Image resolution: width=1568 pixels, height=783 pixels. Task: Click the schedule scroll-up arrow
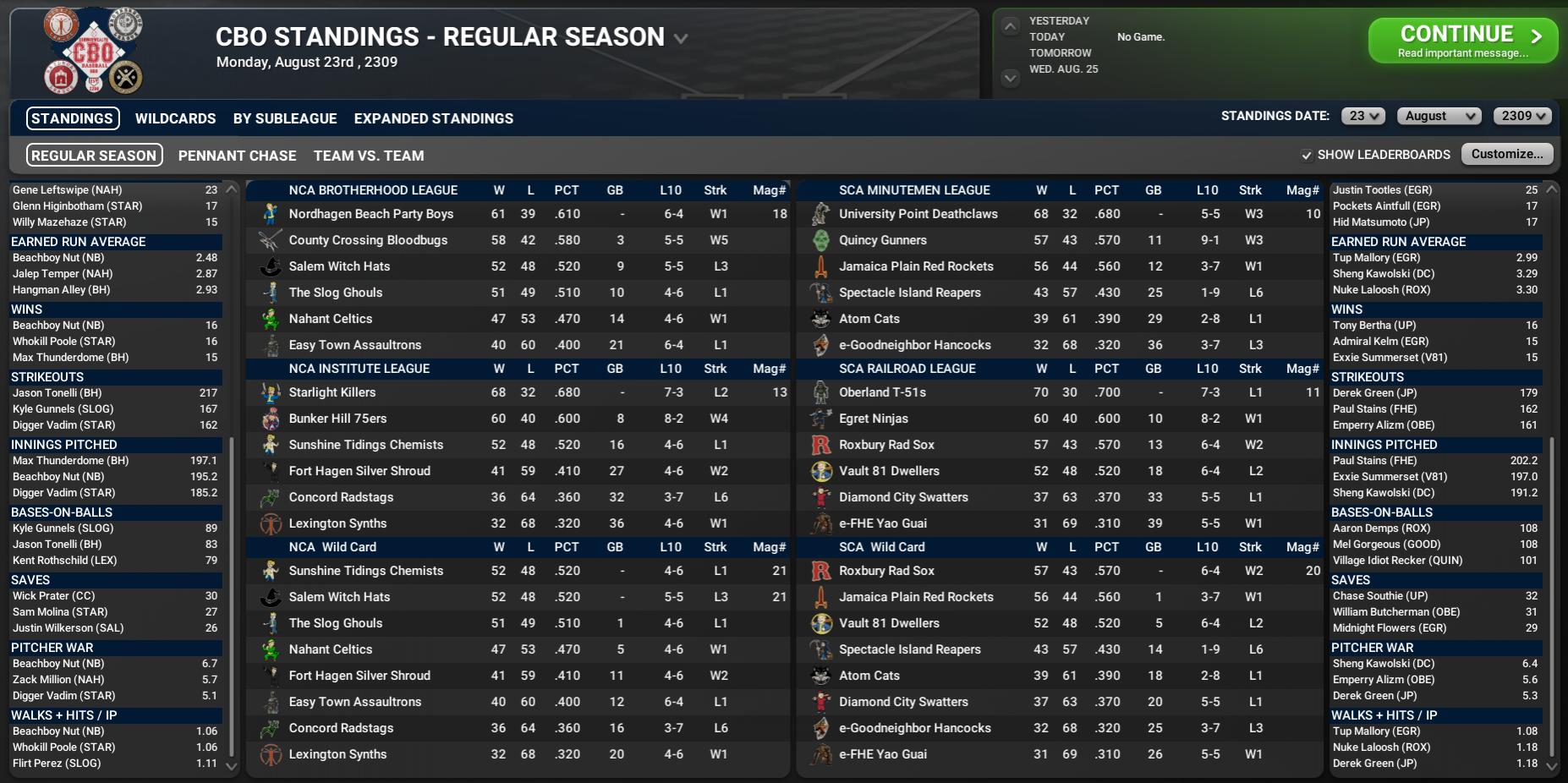click(x=1010, y=27)
